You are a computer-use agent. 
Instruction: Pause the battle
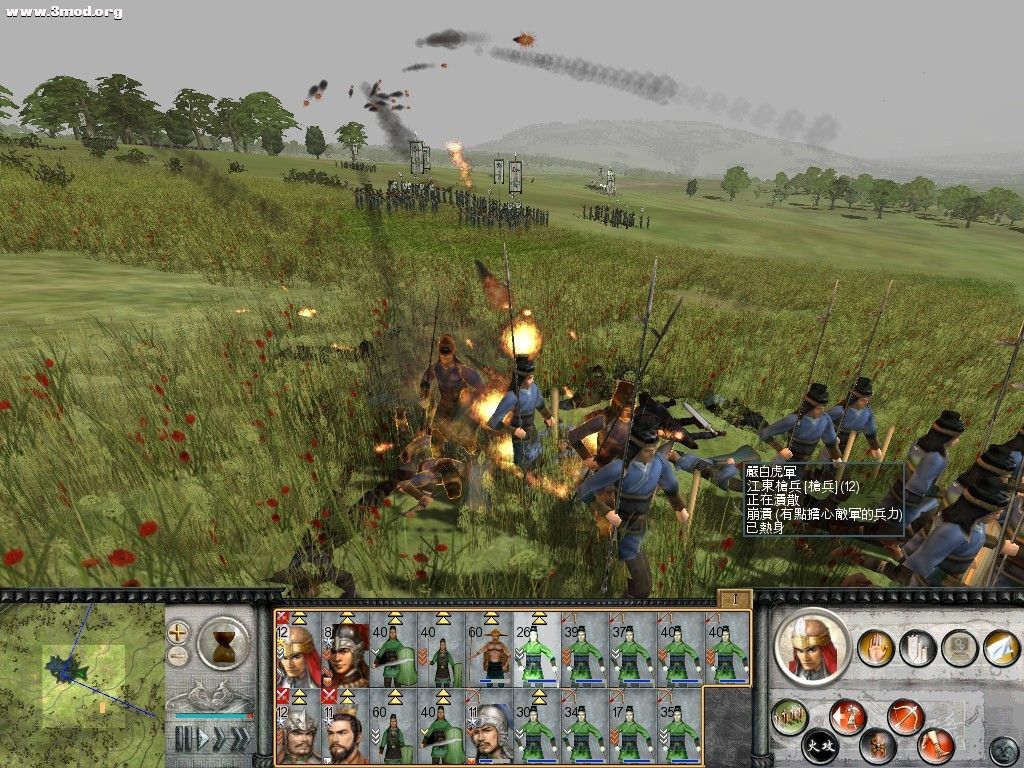(183, 739)
